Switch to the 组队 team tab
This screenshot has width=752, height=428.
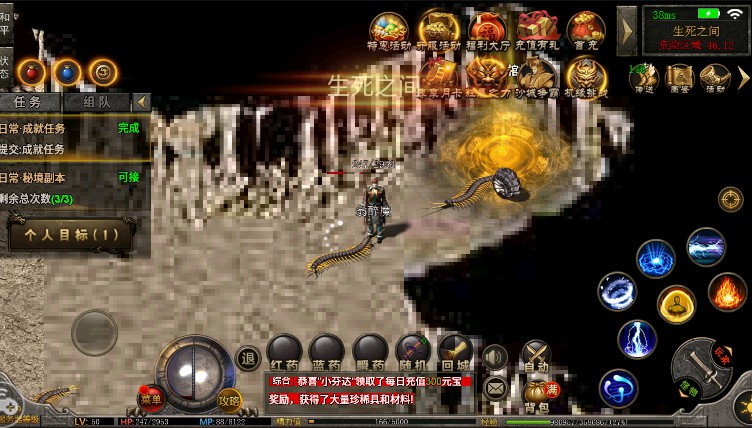coord(96,102)
